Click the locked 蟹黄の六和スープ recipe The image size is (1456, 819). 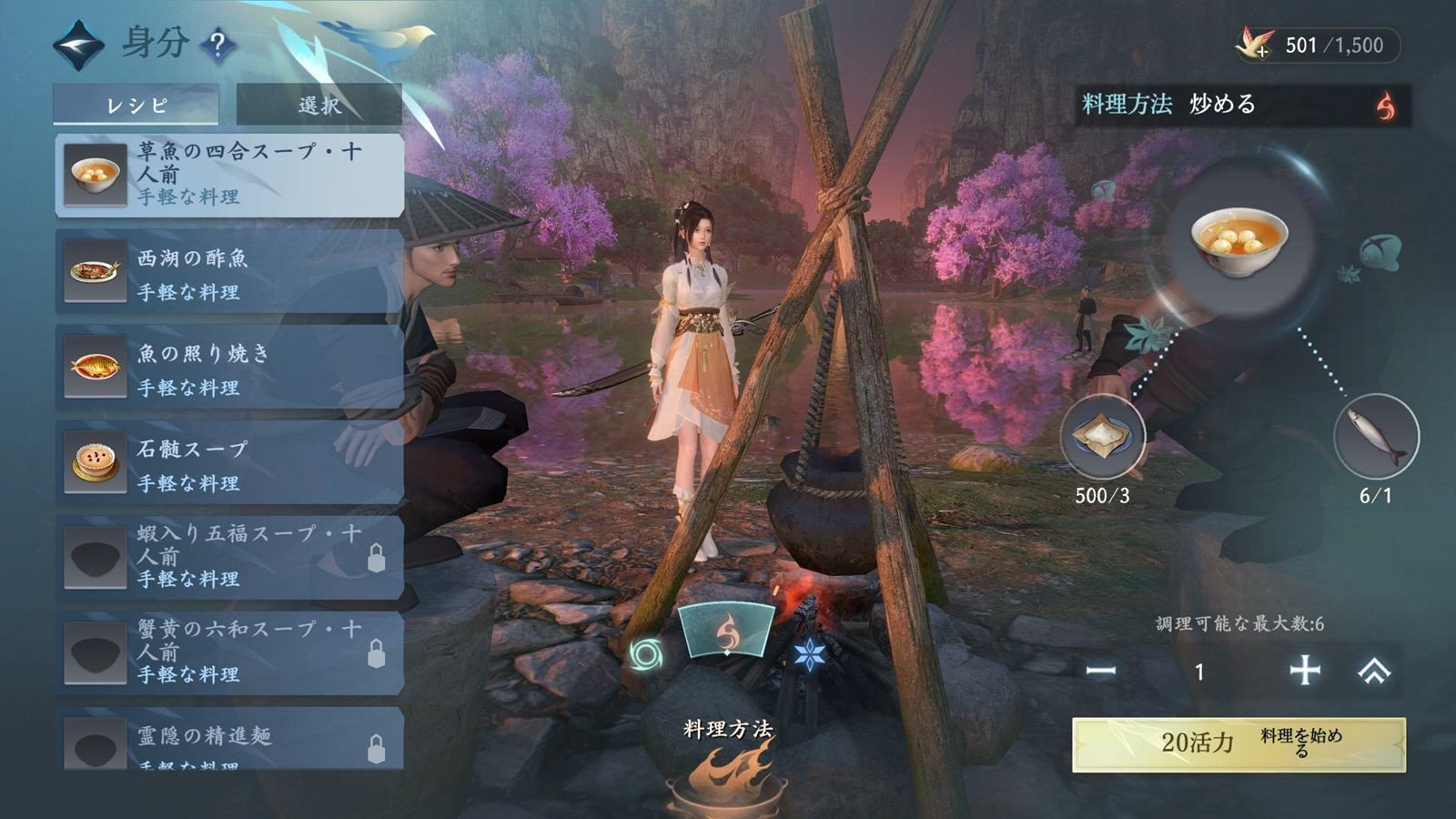pos(229,653)
